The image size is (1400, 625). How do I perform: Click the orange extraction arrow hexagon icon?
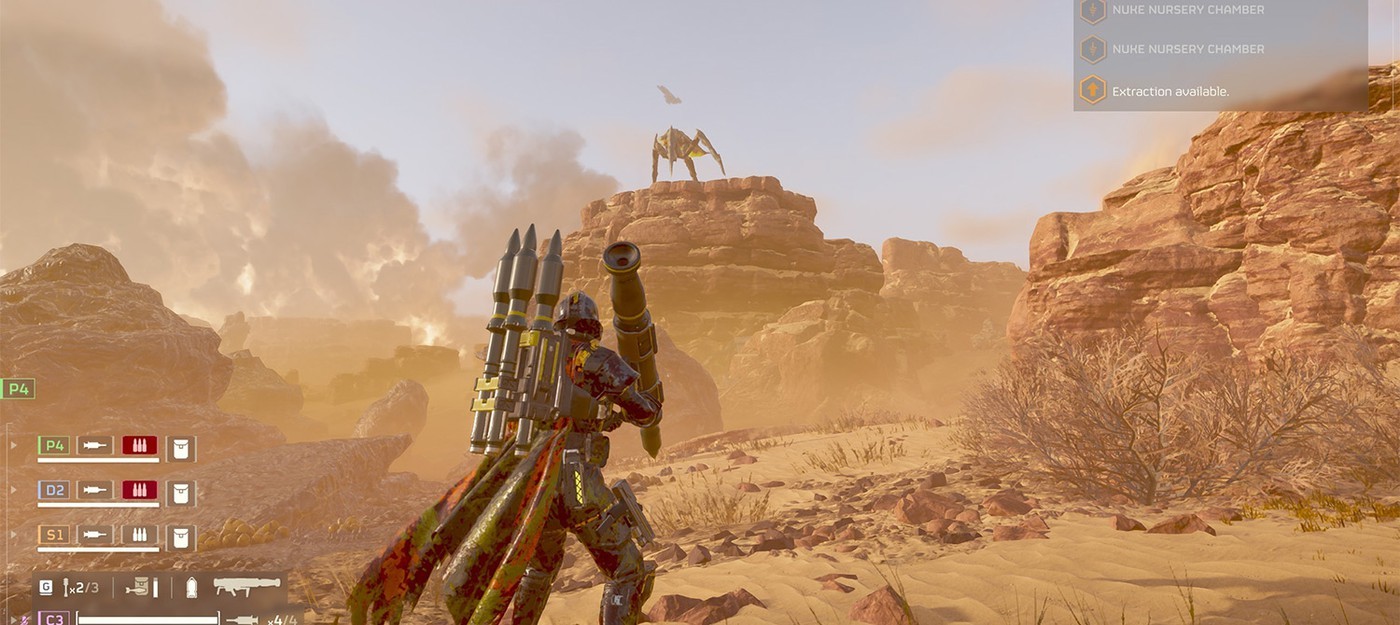click(1093, 90)
